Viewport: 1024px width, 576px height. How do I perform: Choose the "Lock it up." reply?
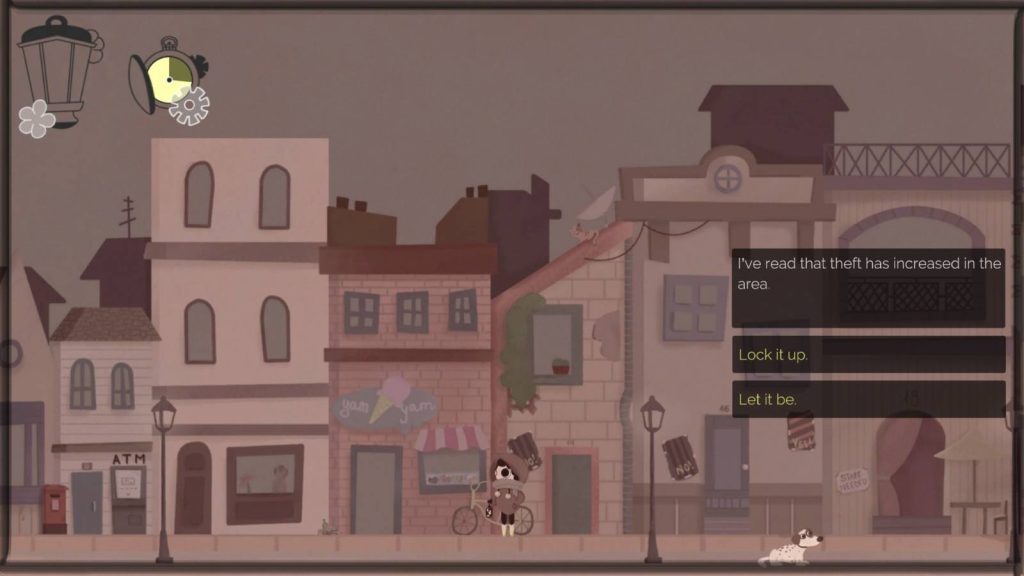coord(868,355)
